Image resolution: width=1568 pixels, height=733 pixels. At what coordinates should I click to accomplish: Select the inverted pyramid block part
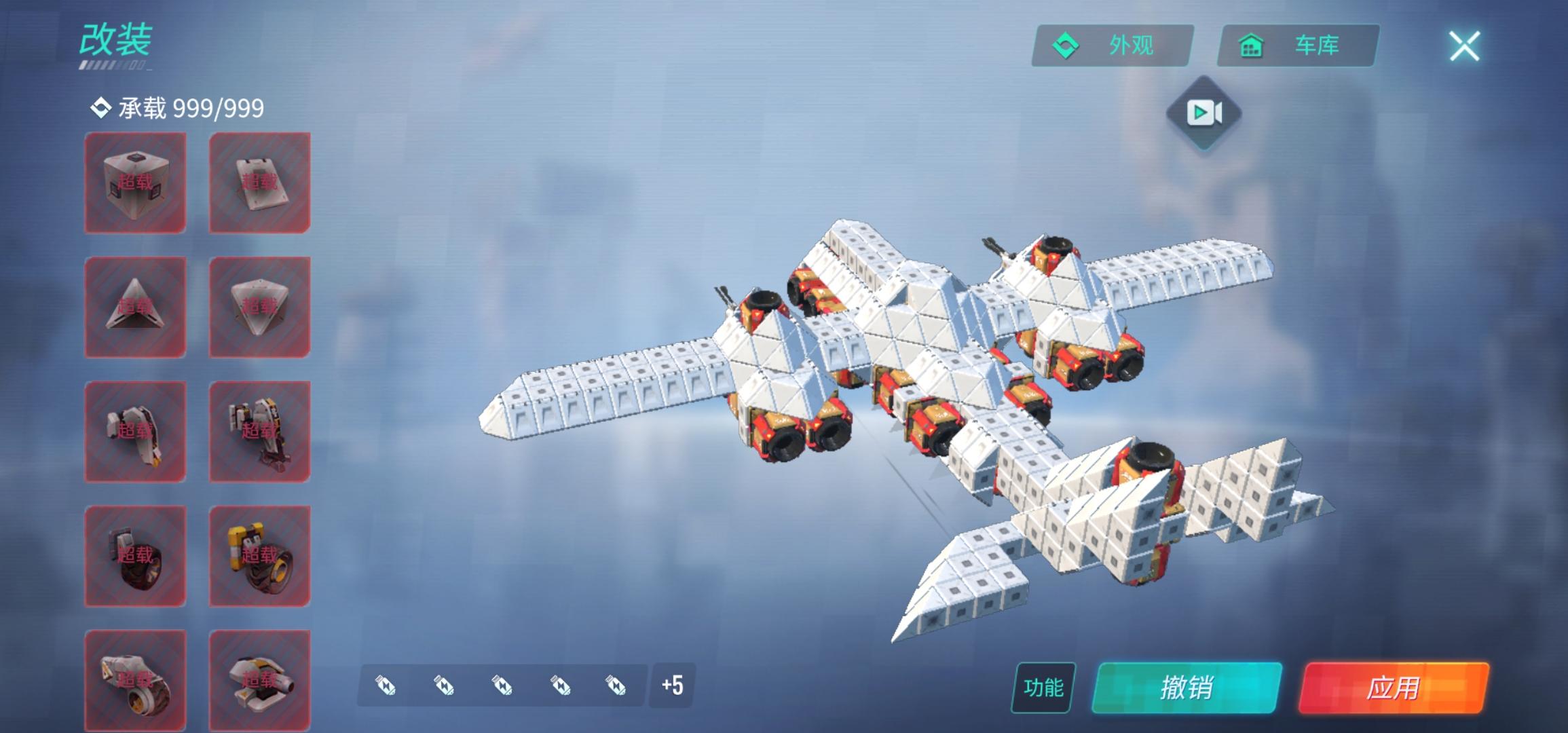click(x=259, y=307)
